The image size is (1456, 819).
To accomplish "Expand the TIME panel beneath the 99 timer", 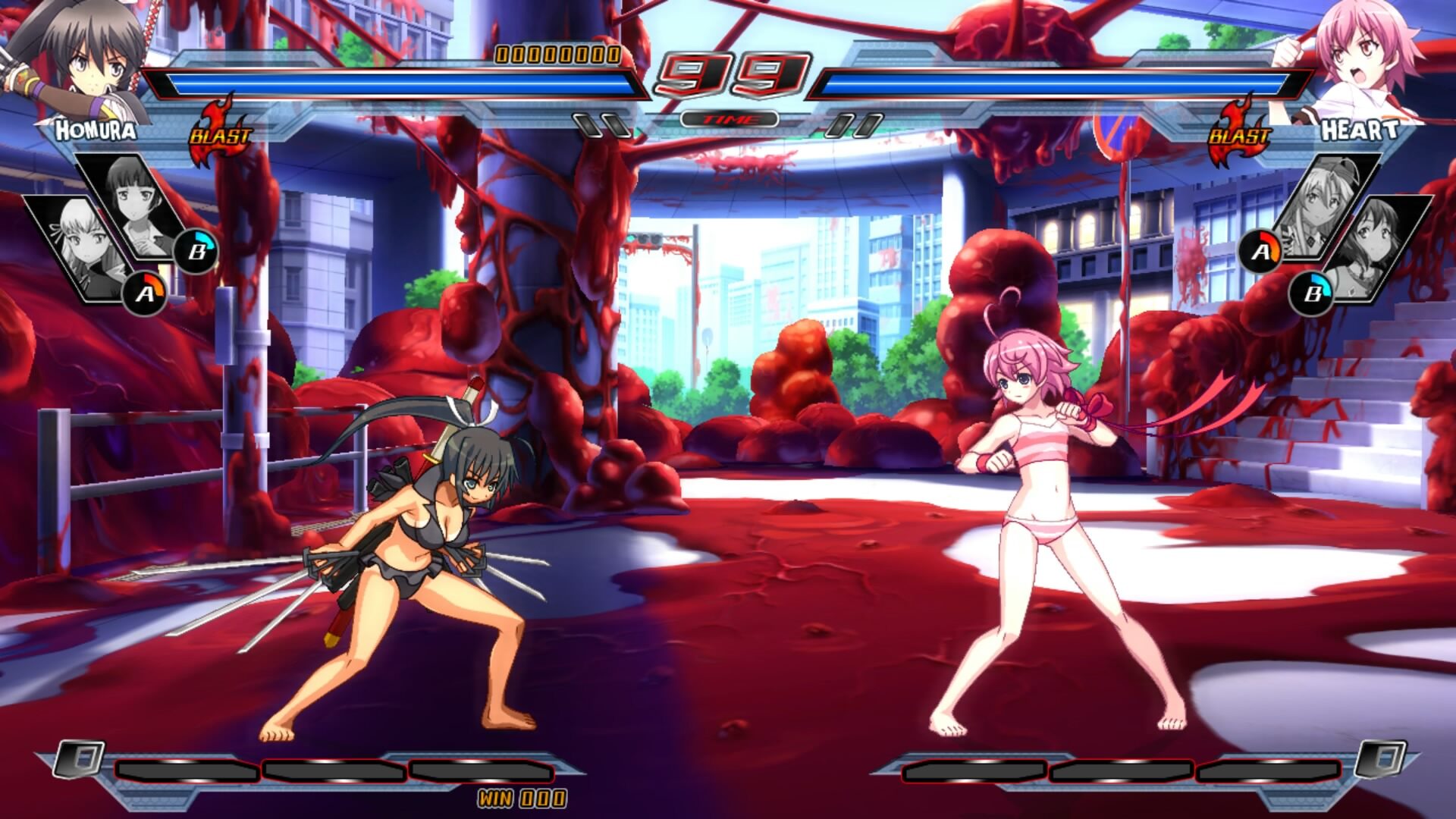I will [728, 119].
